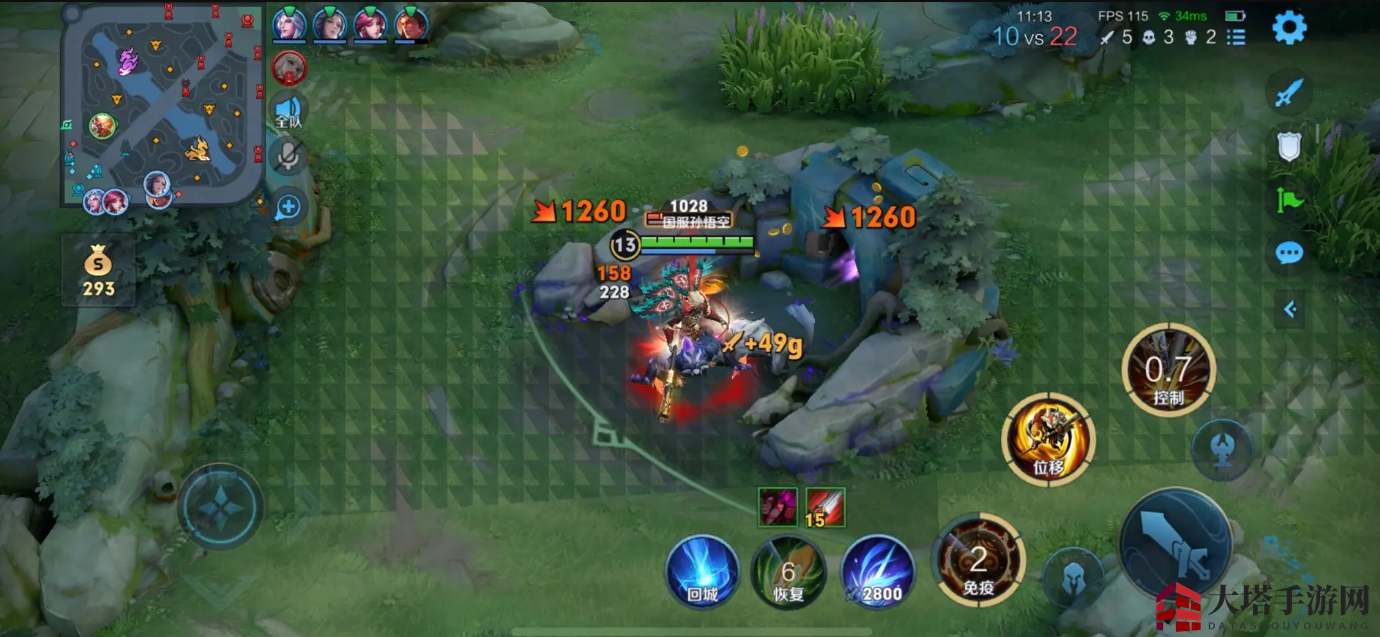
Task: Send the green flag gather signal
Action: point(1289,200)
